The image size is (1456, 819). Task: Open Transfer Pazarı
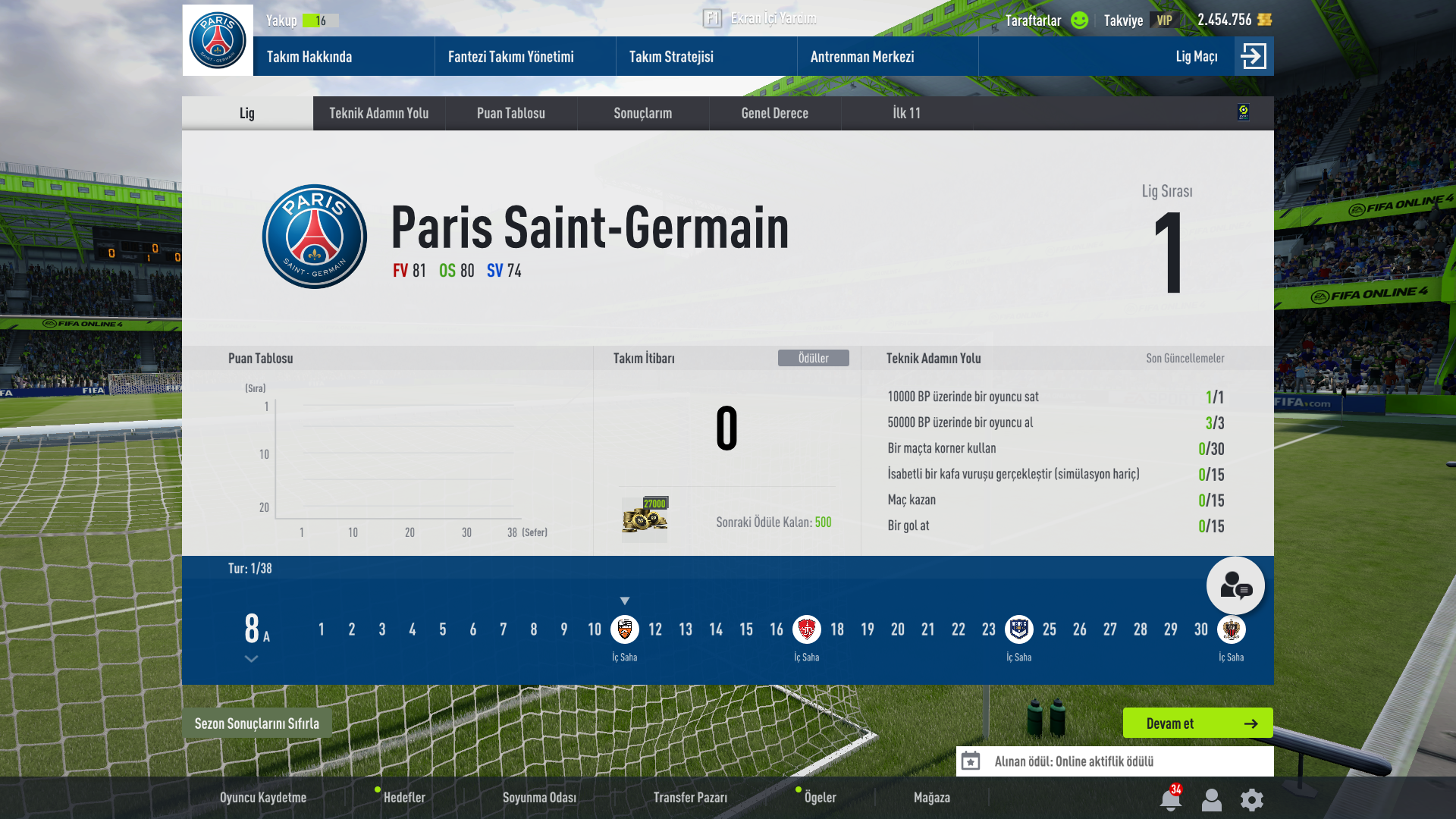tap(690, 798)
